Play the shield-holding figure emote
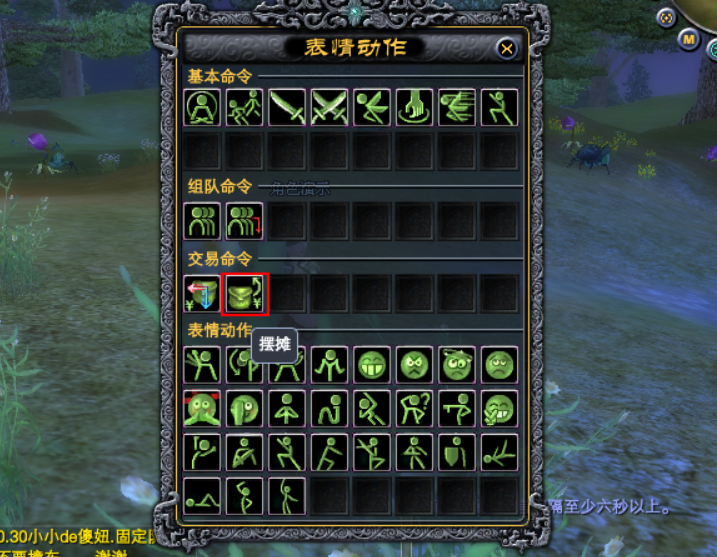Viewport: 717px width, 557px height. pyautogui.click(x=457, y=451)
